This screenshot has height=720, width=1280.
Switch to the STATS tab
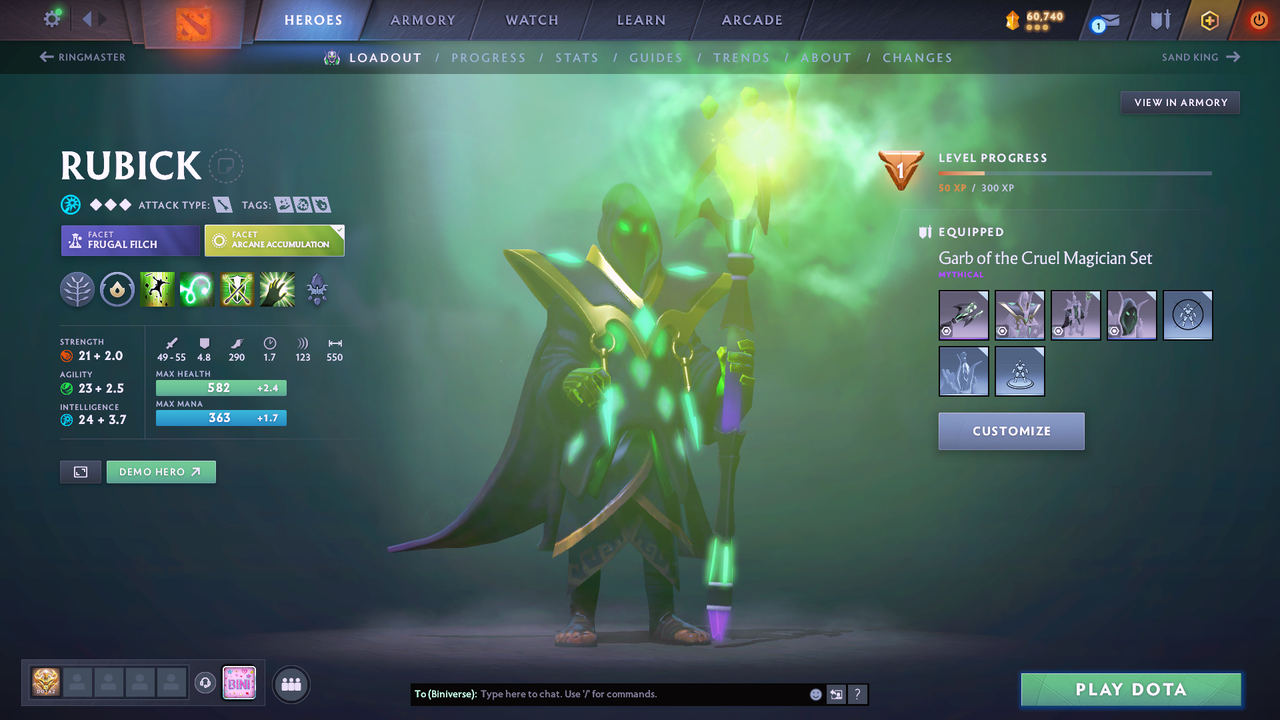577,57
